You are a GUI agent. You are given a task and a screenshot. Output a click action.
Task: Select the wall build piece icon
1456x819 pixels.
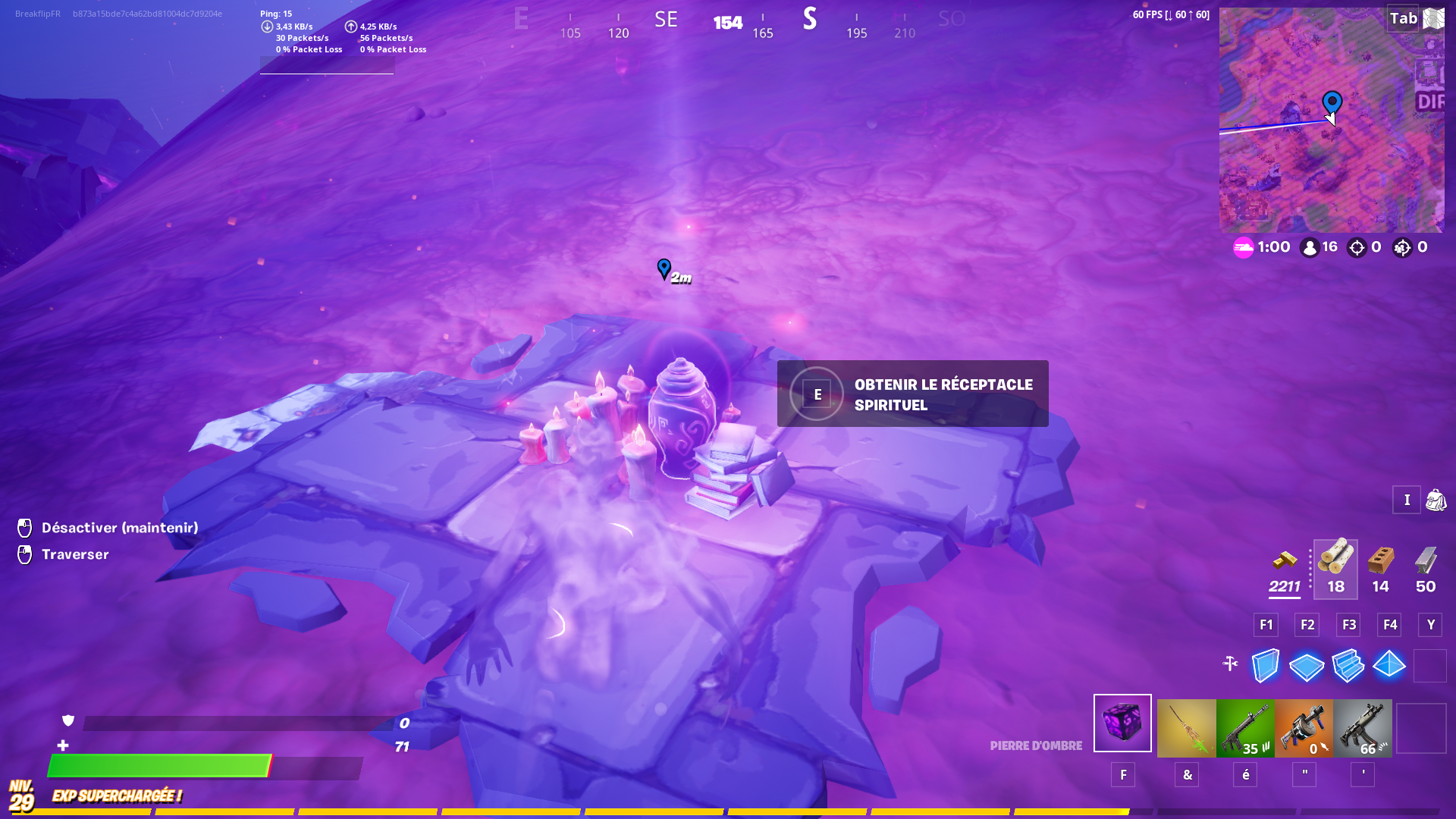pos(1266,666)
